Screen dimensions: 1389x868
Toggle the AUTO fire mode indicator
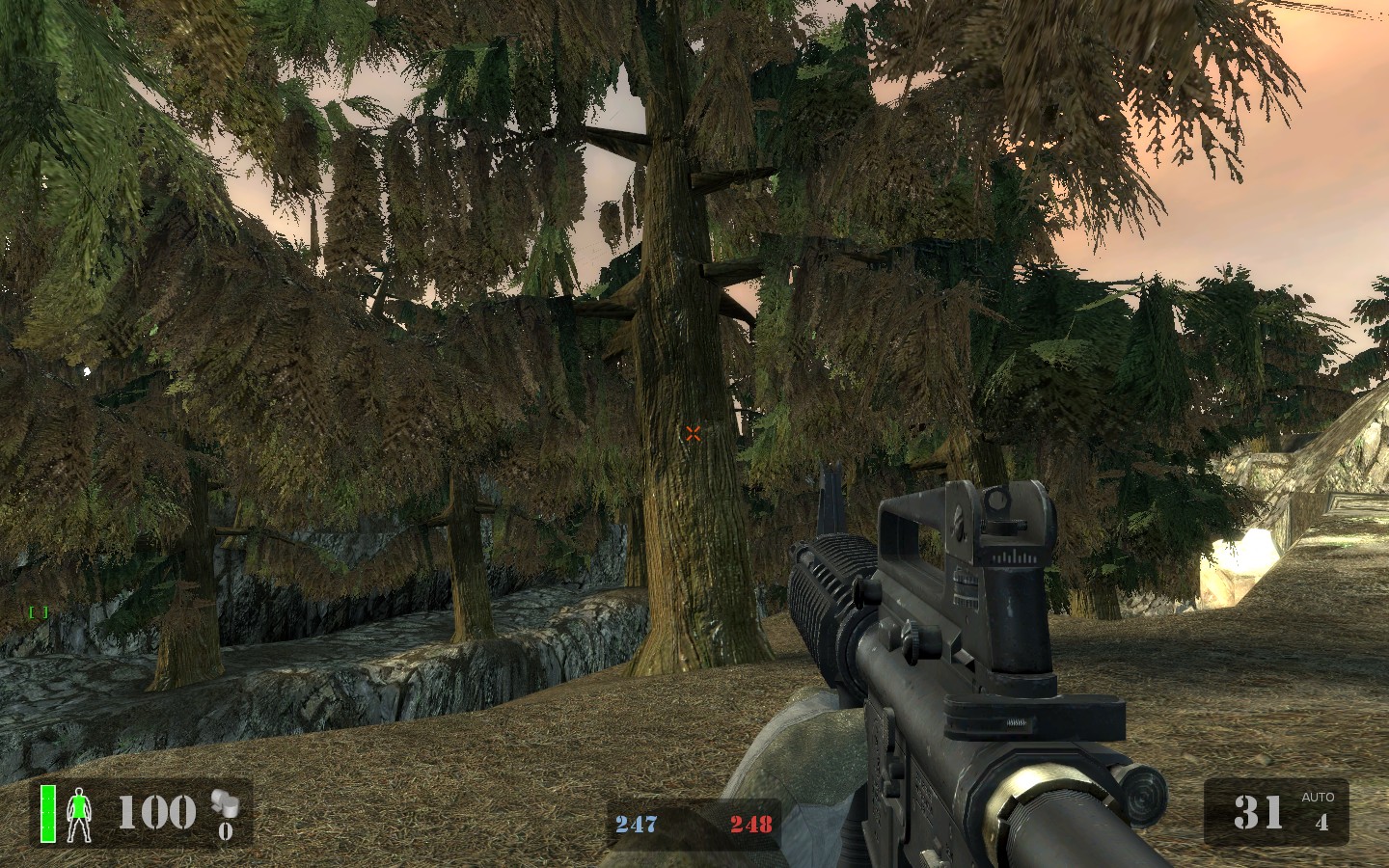[1318, 798]
